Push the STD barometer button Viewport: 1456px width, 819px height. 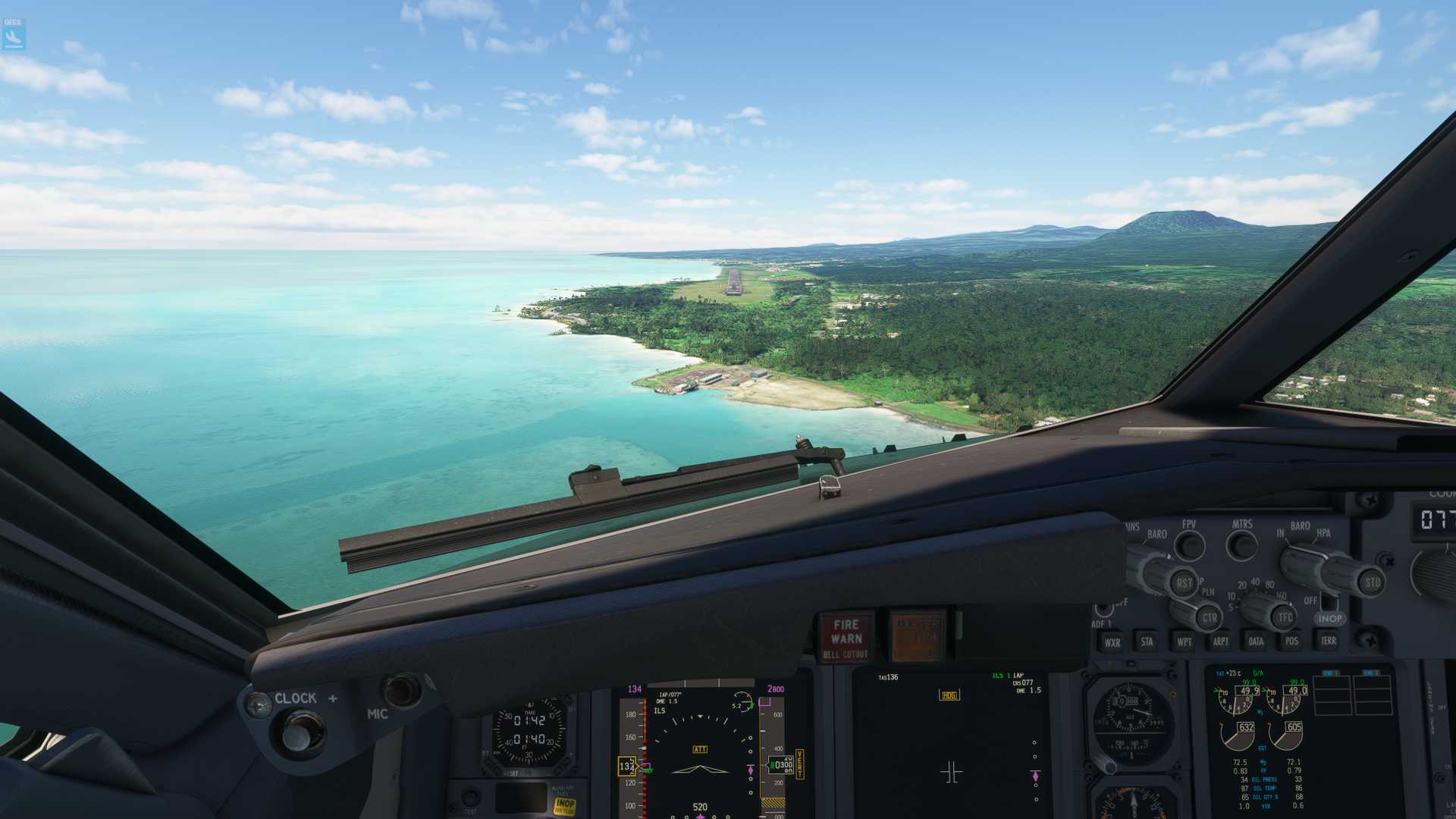tap(1372, 583)
